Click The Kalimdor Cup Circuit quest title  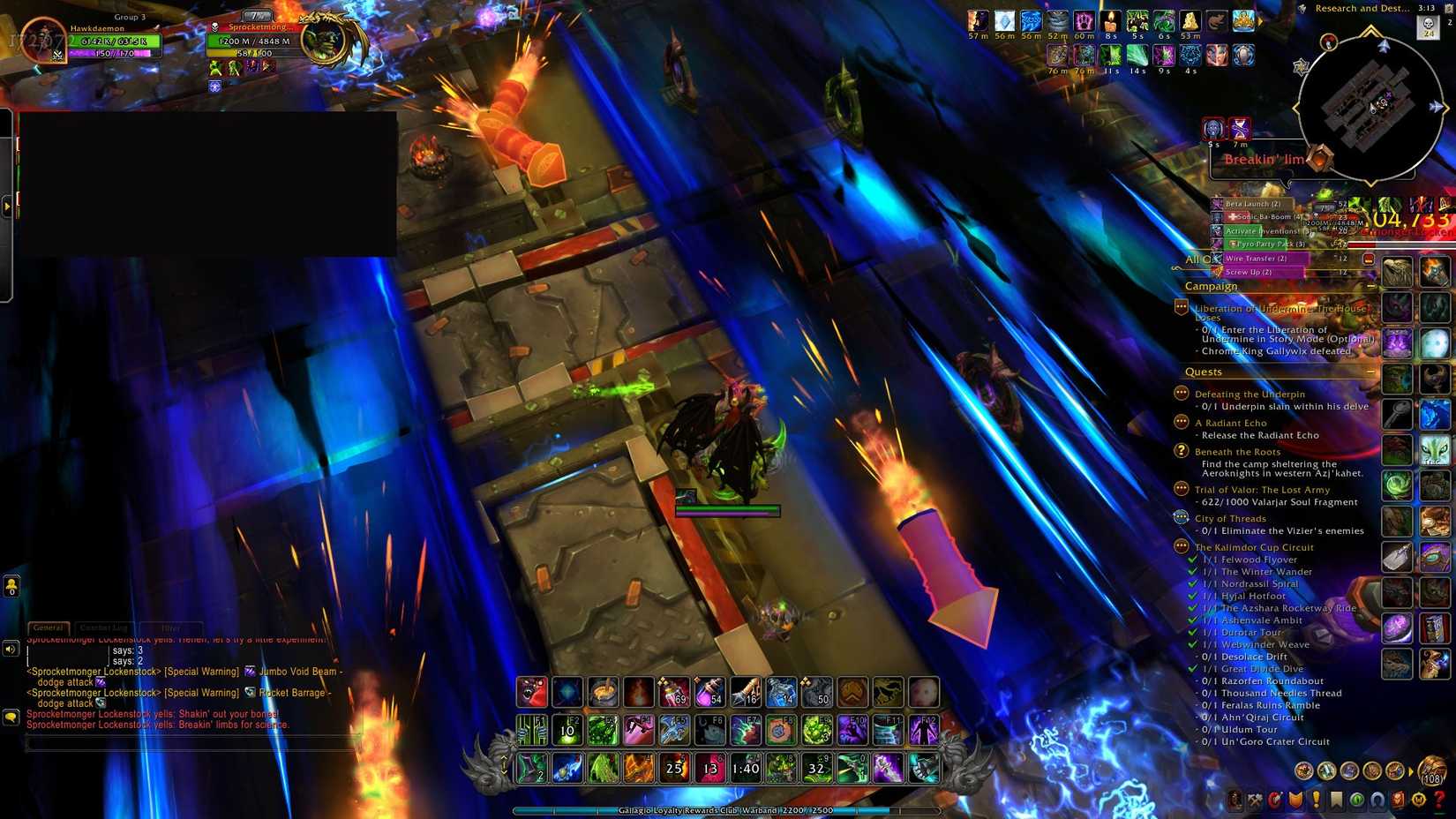click(1255, 547)
